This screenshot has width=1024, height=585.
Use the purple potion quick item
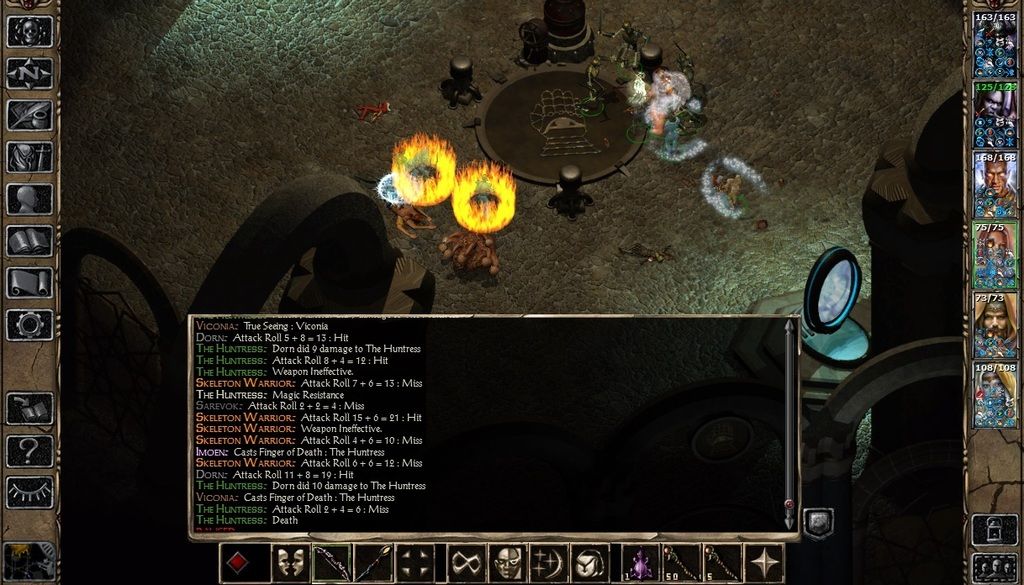(640, 563)
